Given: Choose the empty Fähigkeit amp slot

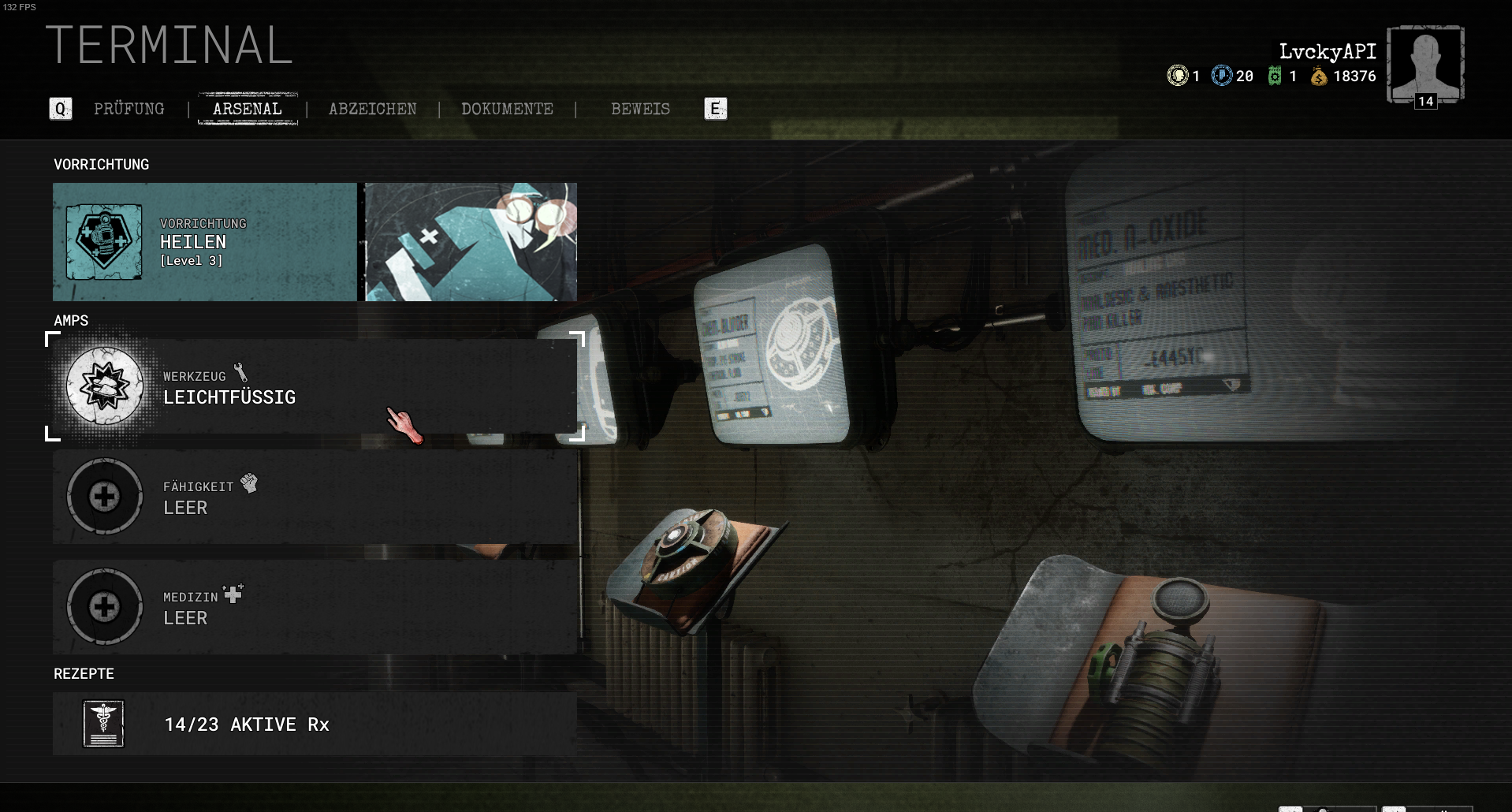Looking at the screenshot, I should pyautogui.click(x=315, y=497).
